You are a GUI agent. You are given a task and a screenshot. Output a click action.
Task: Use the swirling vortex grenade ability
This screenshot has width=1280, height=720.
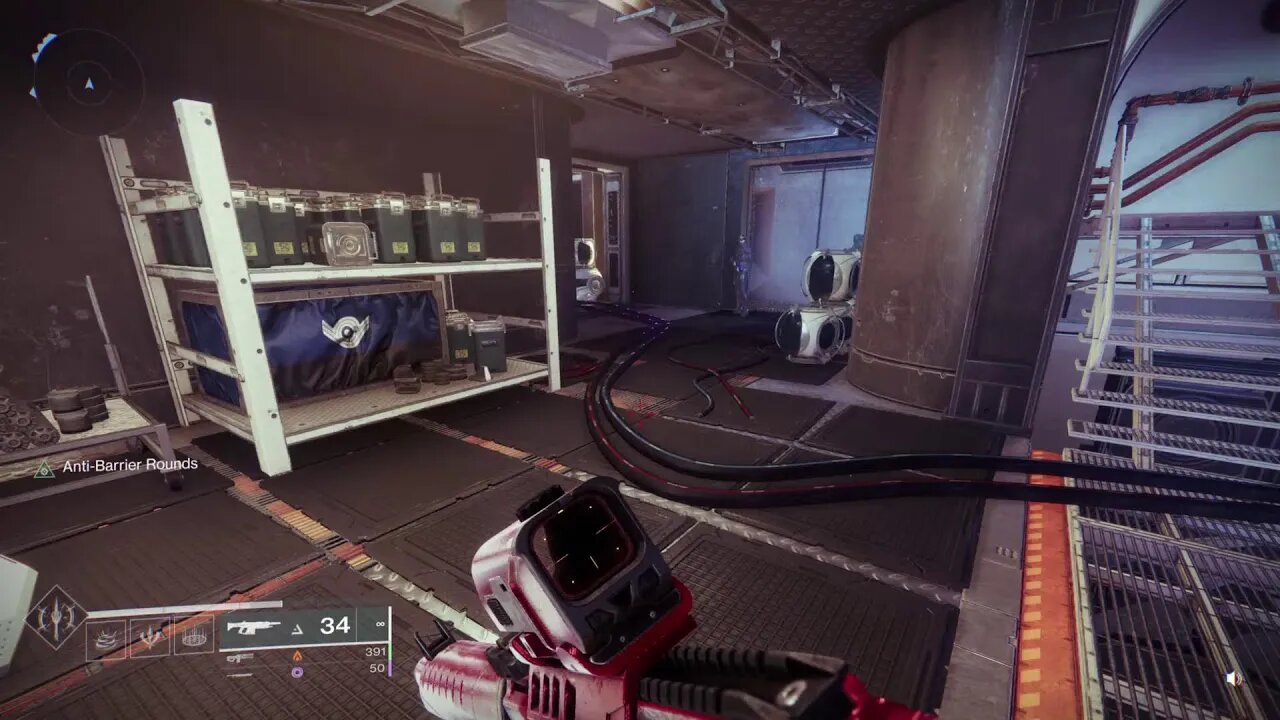pyautogui.click(x=106, y=639)
